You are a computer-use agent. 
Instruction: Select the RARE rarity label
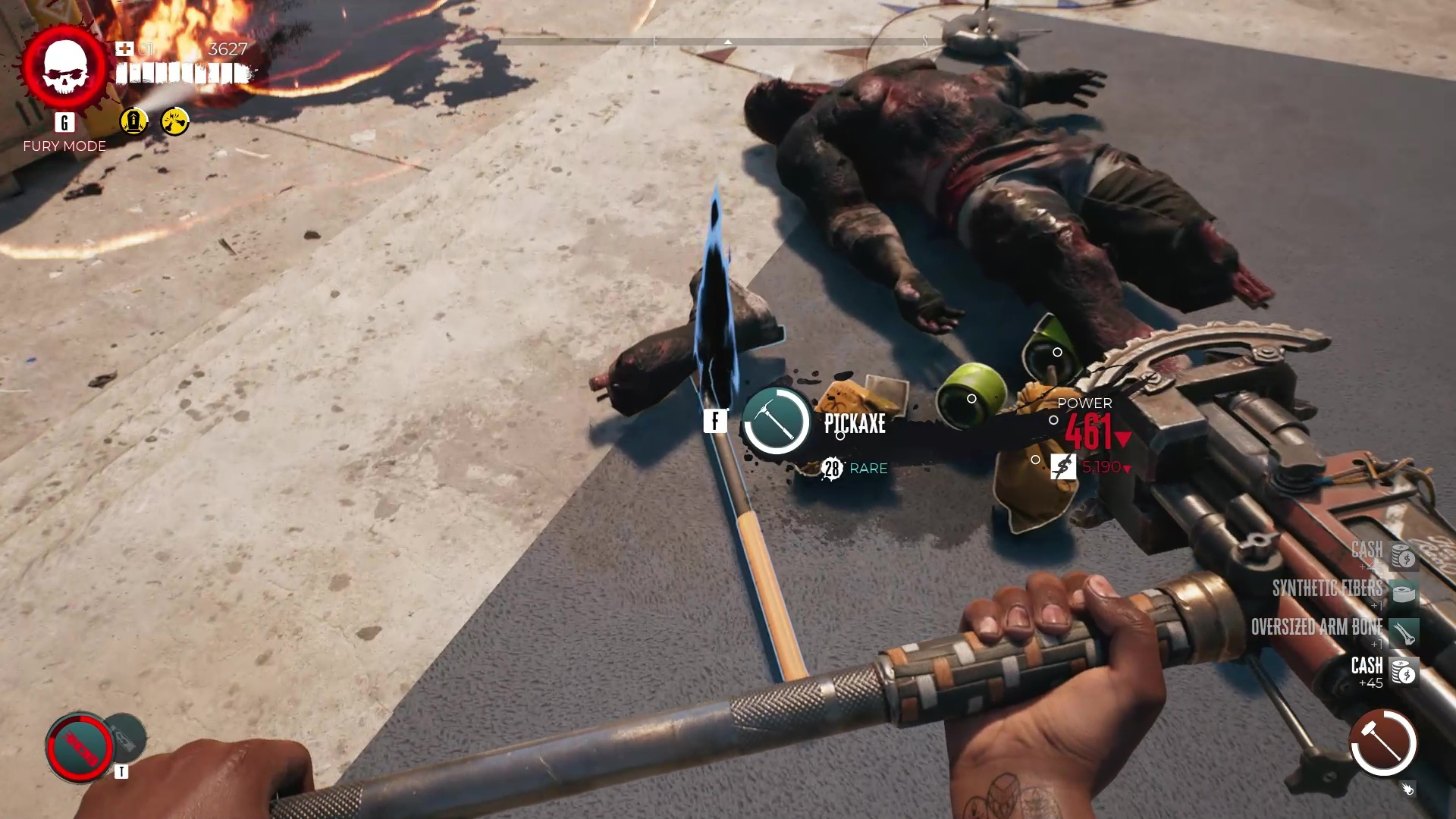click(x=868, y=469)
